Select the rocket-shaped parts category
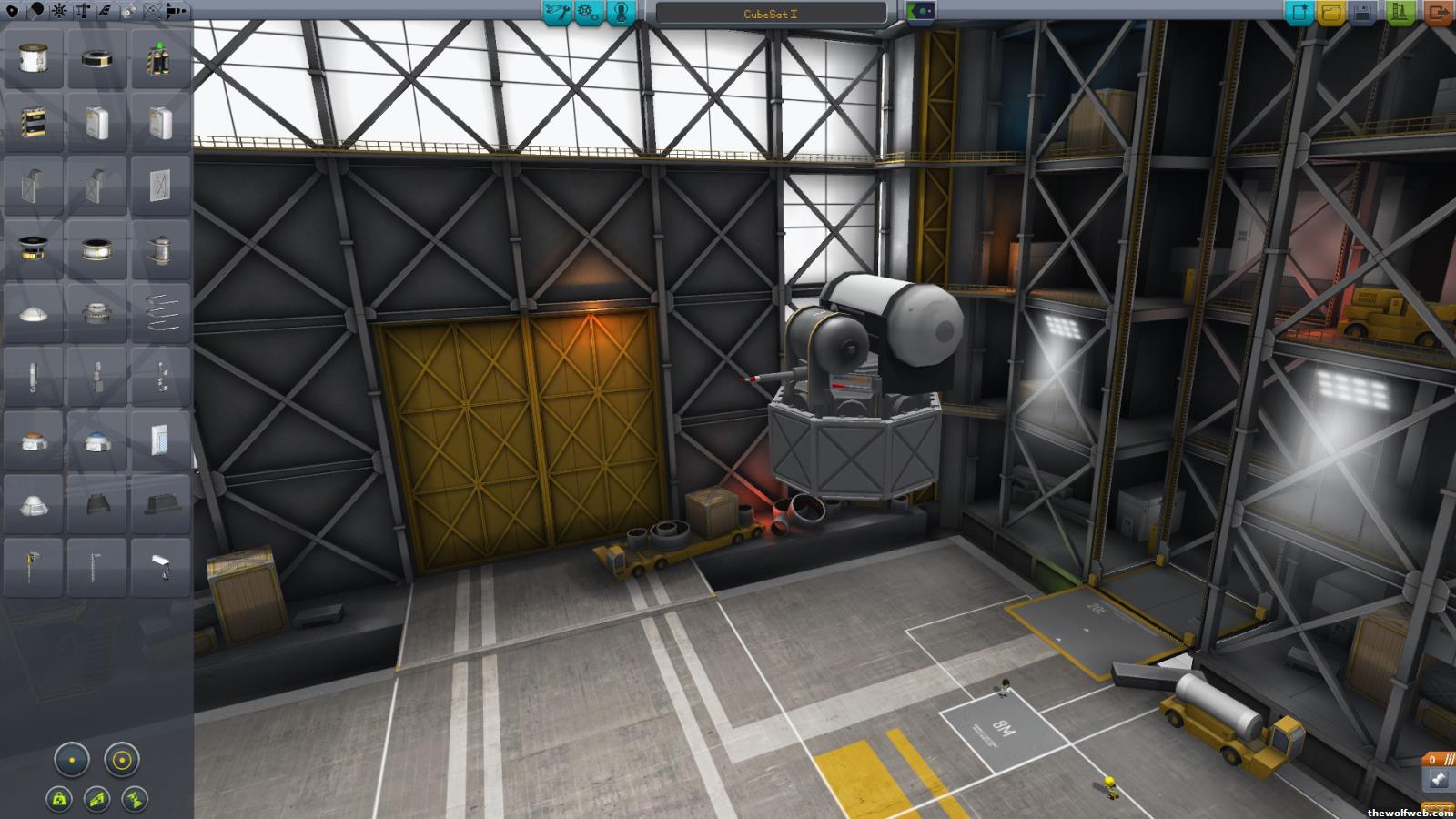The width and height of the screenshot is (1456, 819). point(176,11)
